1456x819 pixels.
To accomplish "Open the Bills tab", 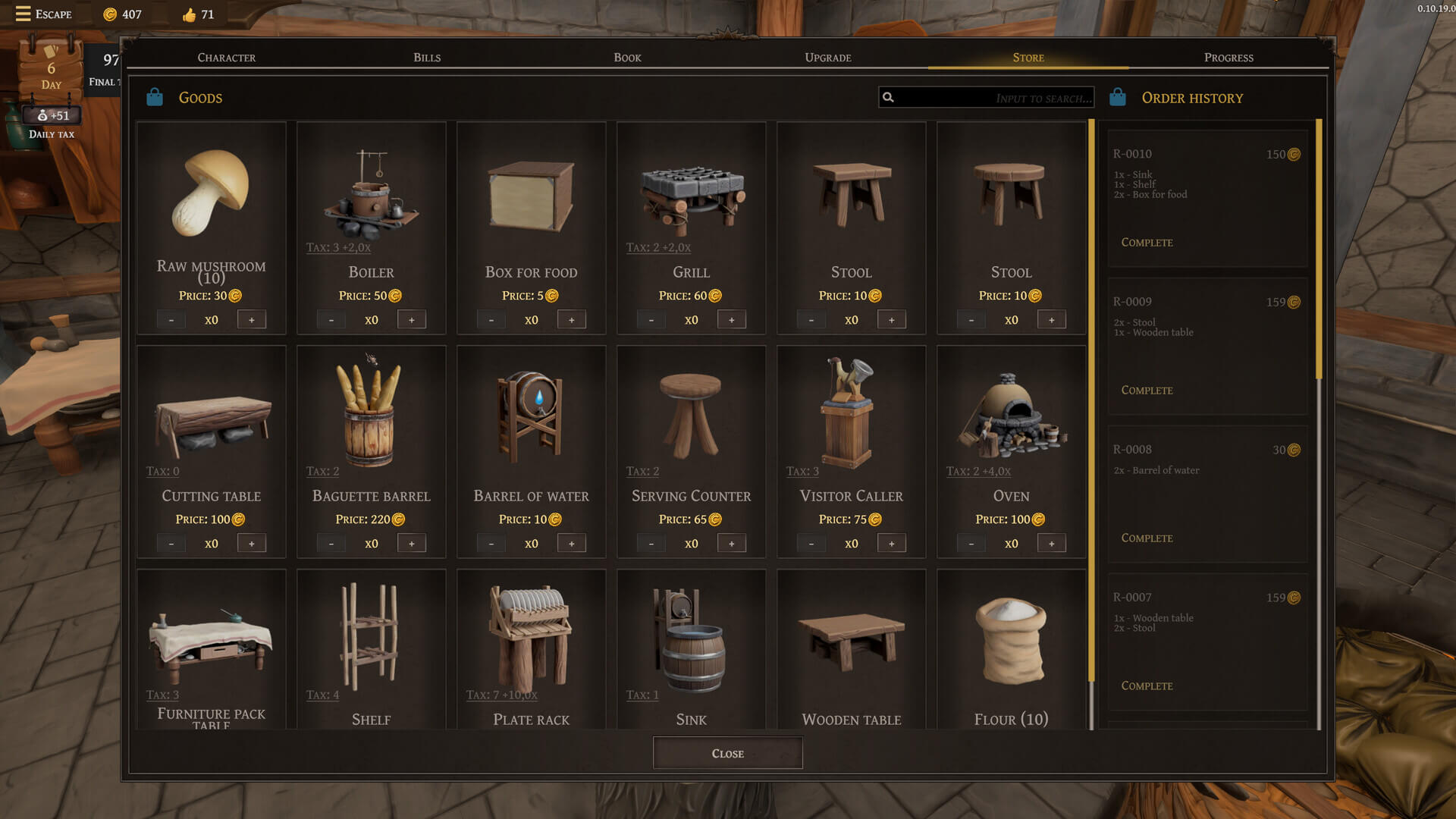I will (427, 58).
